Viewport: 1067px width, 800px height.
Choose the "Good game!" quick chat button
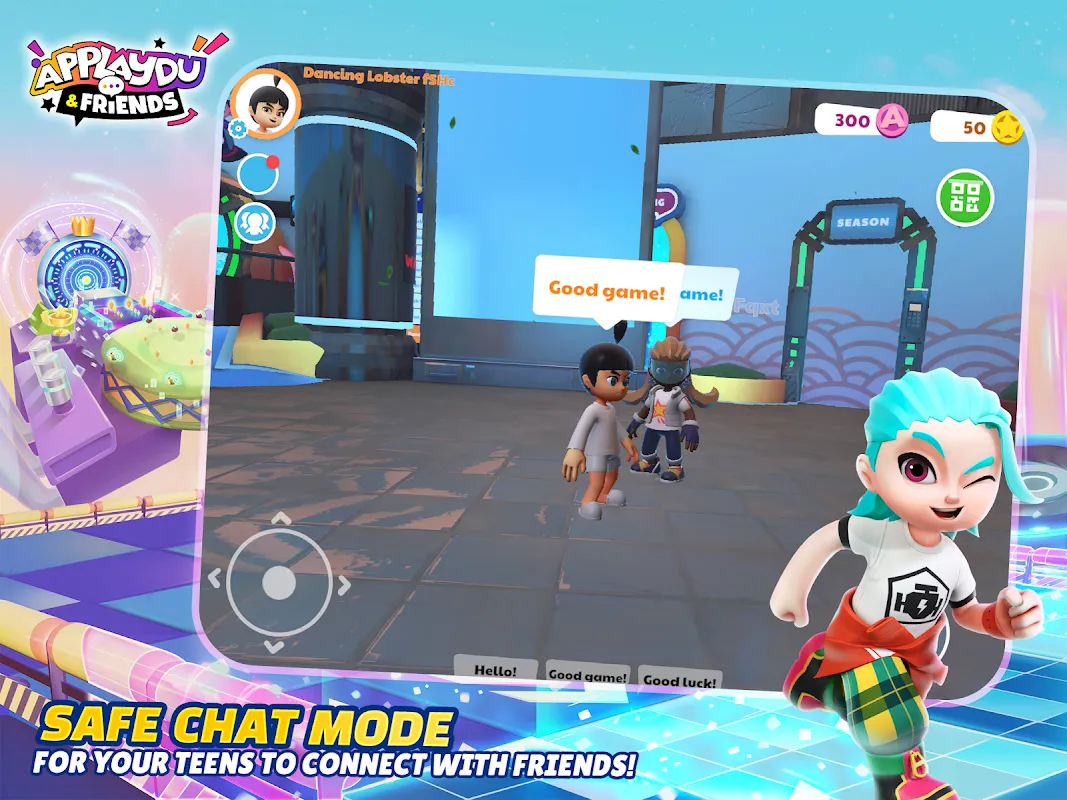588,676
